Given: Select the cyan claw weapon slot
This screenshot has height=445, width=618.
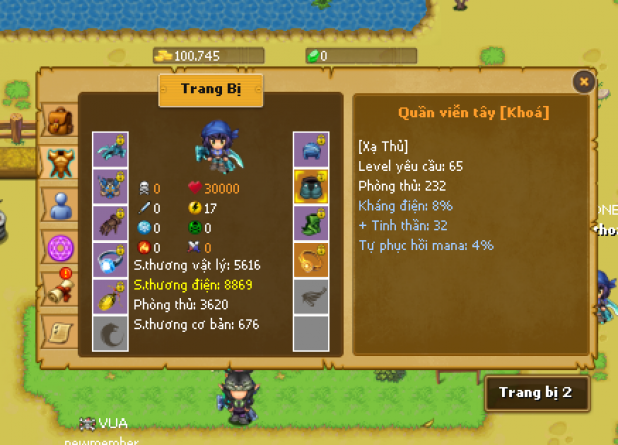Looking at the screenshot, I should point(110,150).
